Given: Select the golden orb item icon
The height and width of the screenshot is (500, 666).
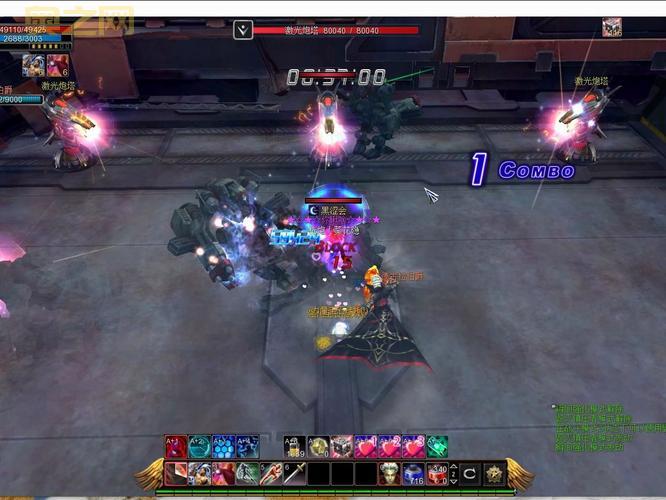Looking at the screenshot, I should (318, 447).
